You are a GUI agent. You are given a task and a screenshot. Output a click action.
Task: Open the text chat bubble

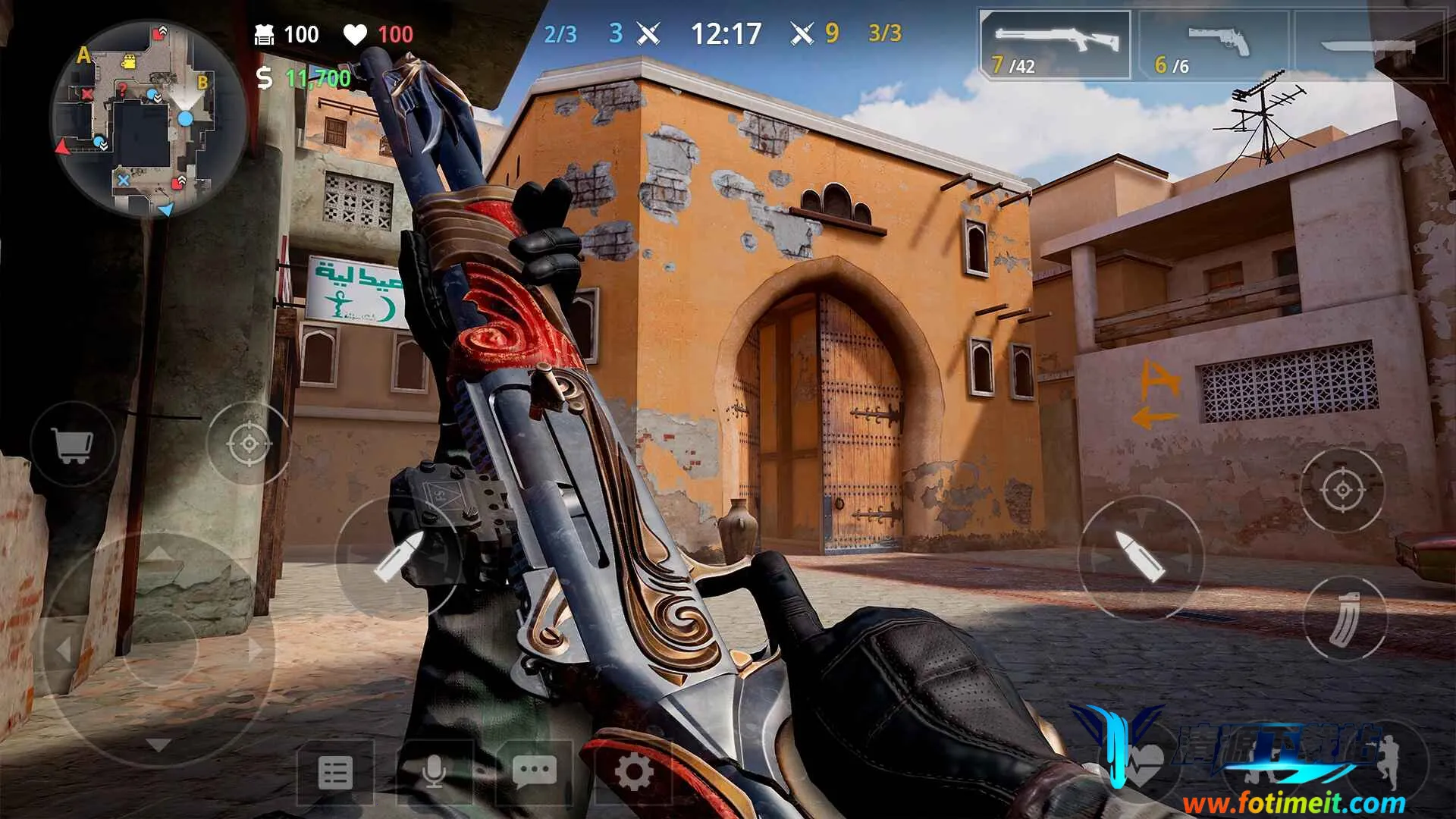pyautogui.click(x=534, y=773)
